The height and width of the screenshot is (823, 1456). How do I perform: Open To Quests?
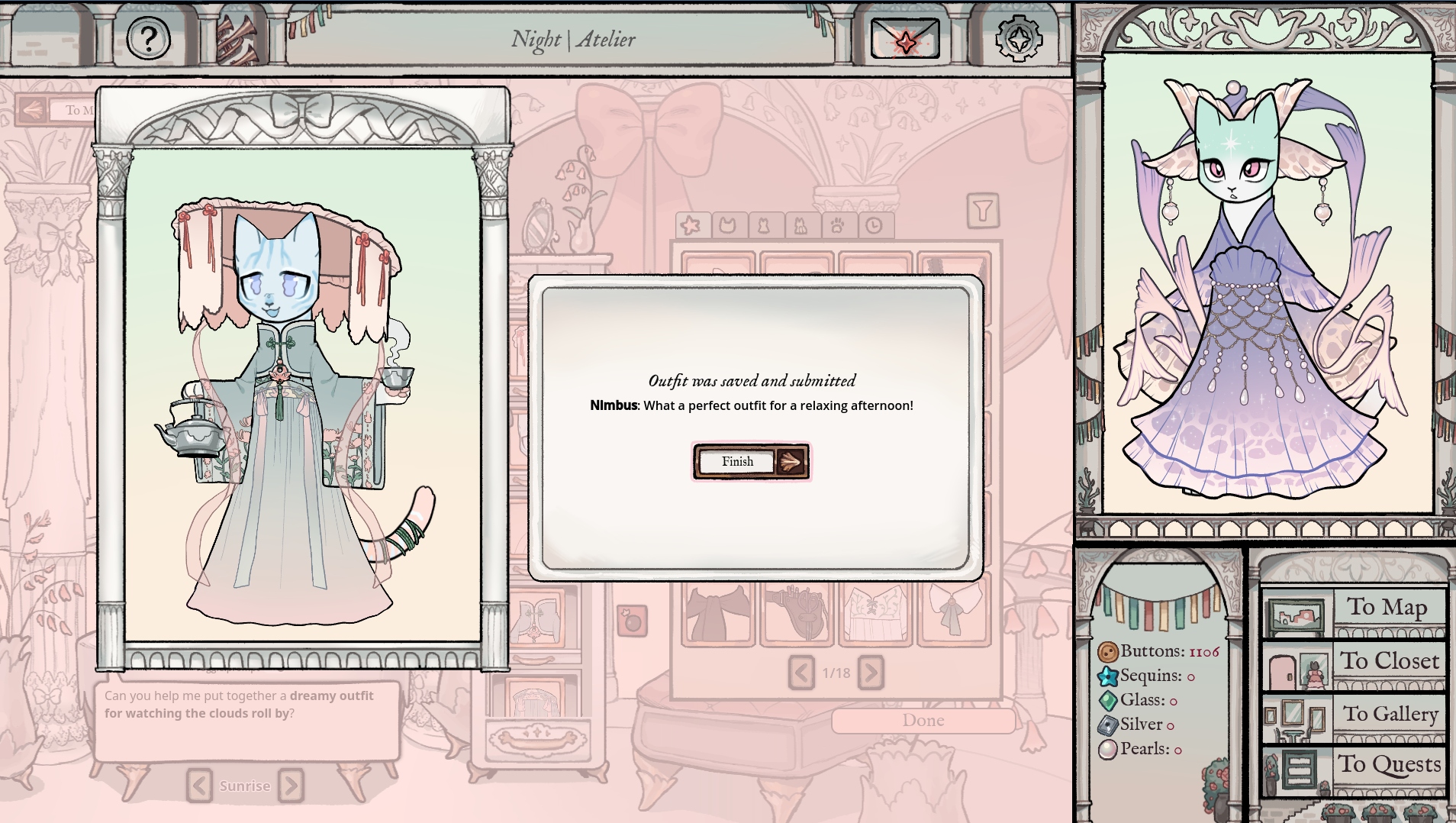1355,767
